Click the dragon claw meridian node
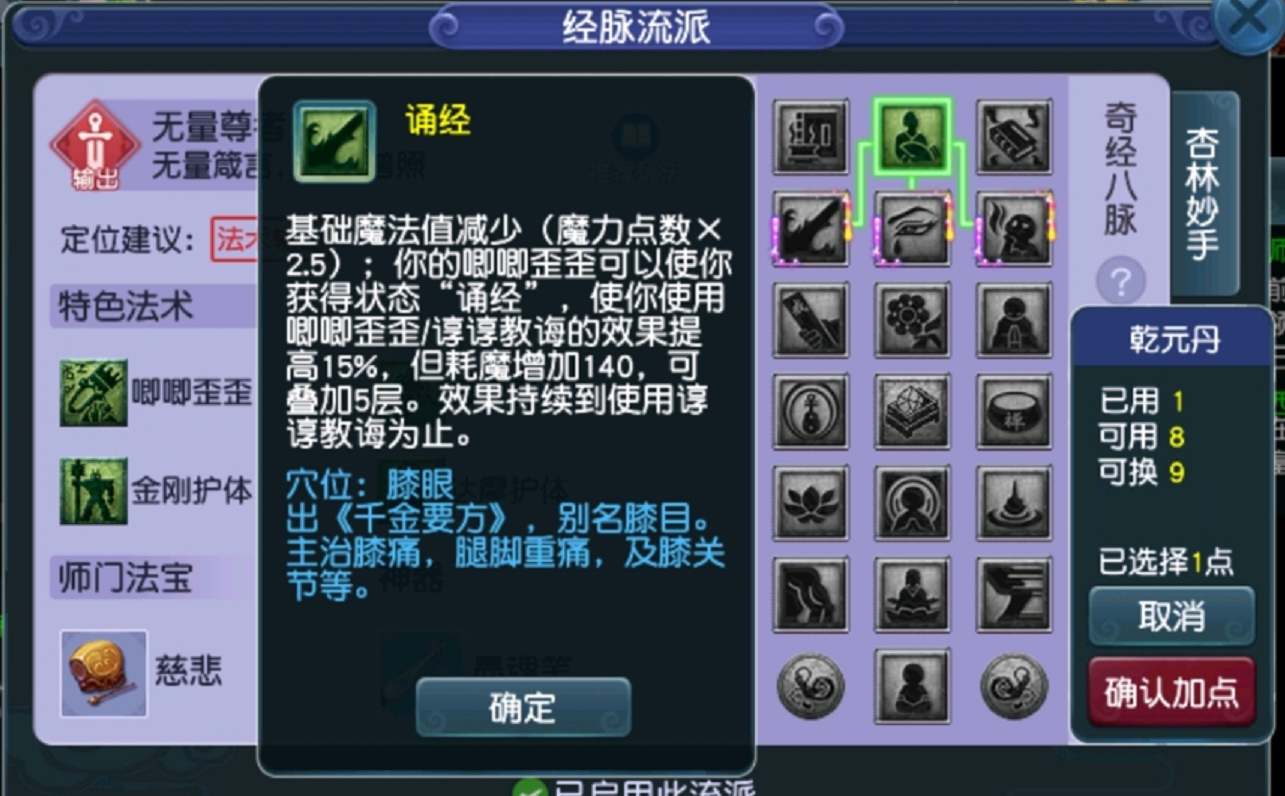This screenshot has height=796, width=1285. (811, 228)
